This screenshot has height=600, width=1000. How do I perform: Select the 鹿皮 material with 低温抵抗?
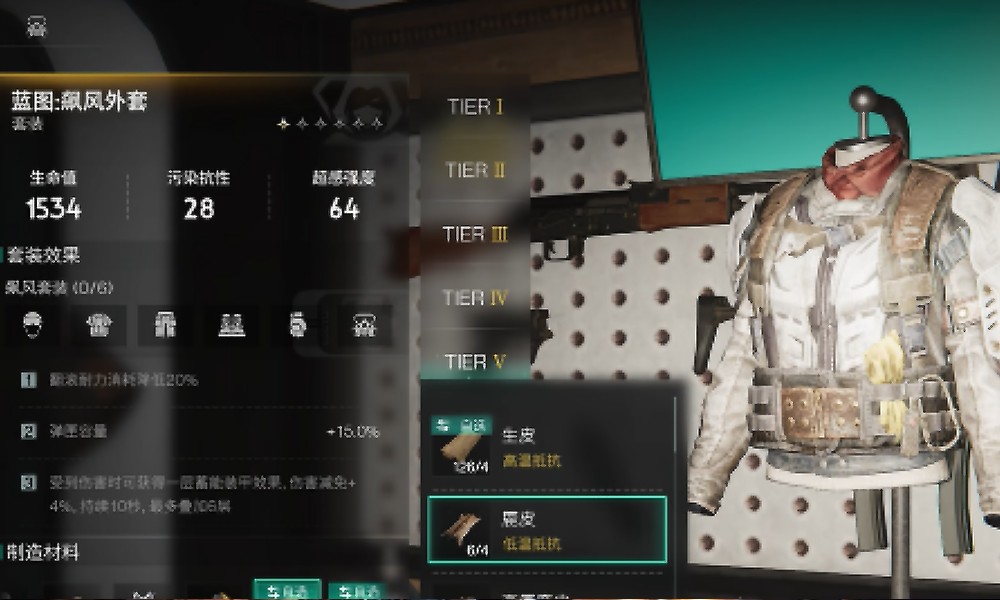tap(547, 527)
